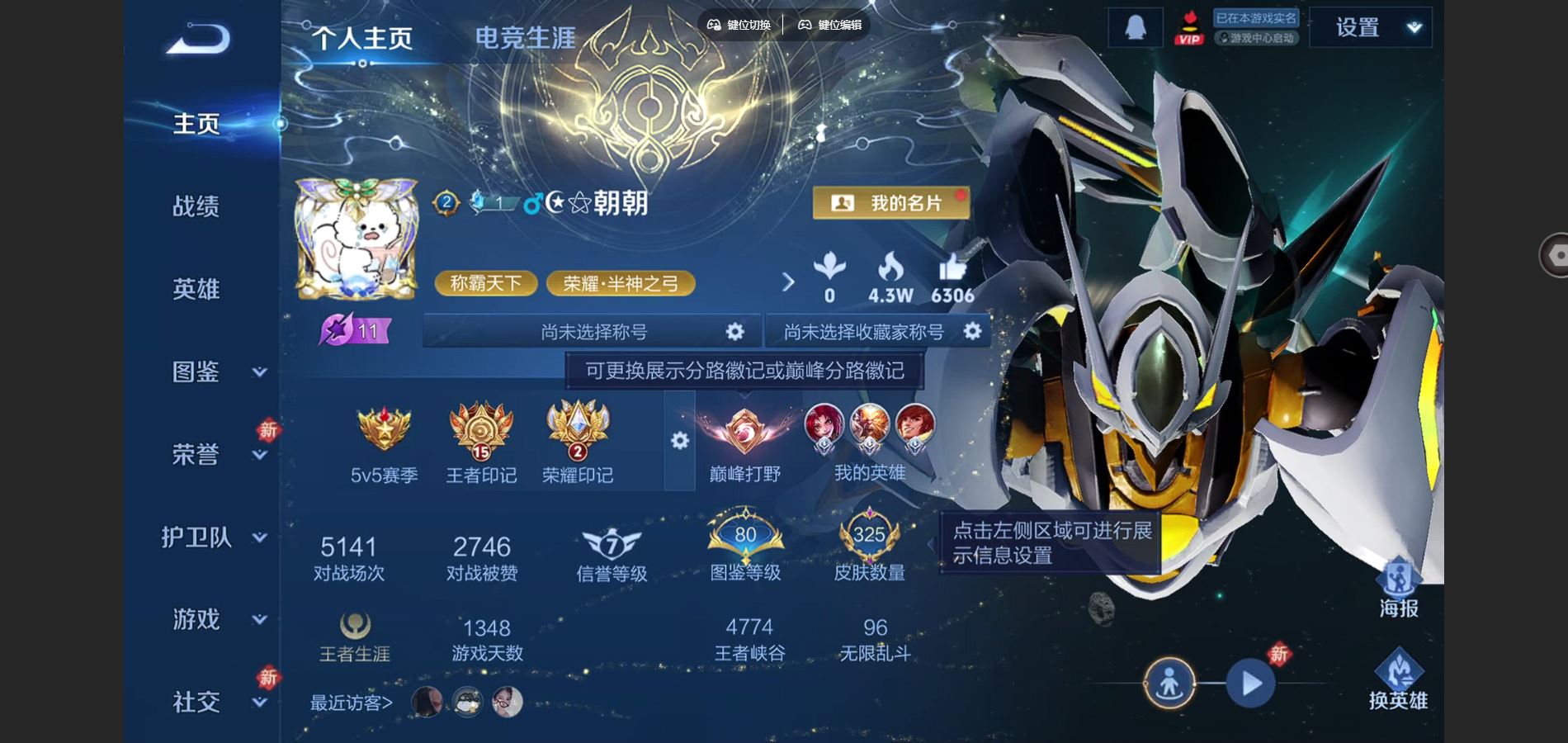
Task: Click the QQ penguin icon in top bar
Action: [1136, 26]
